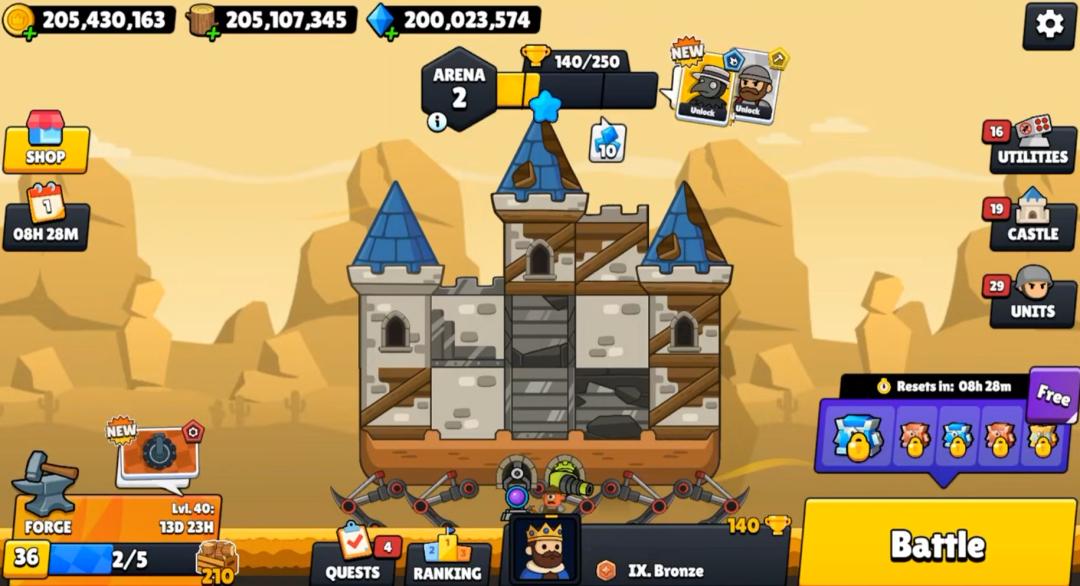View the plague doctor unit unlock card
The height and width of the screenshot is (586, 1080).
pos(702,88)
